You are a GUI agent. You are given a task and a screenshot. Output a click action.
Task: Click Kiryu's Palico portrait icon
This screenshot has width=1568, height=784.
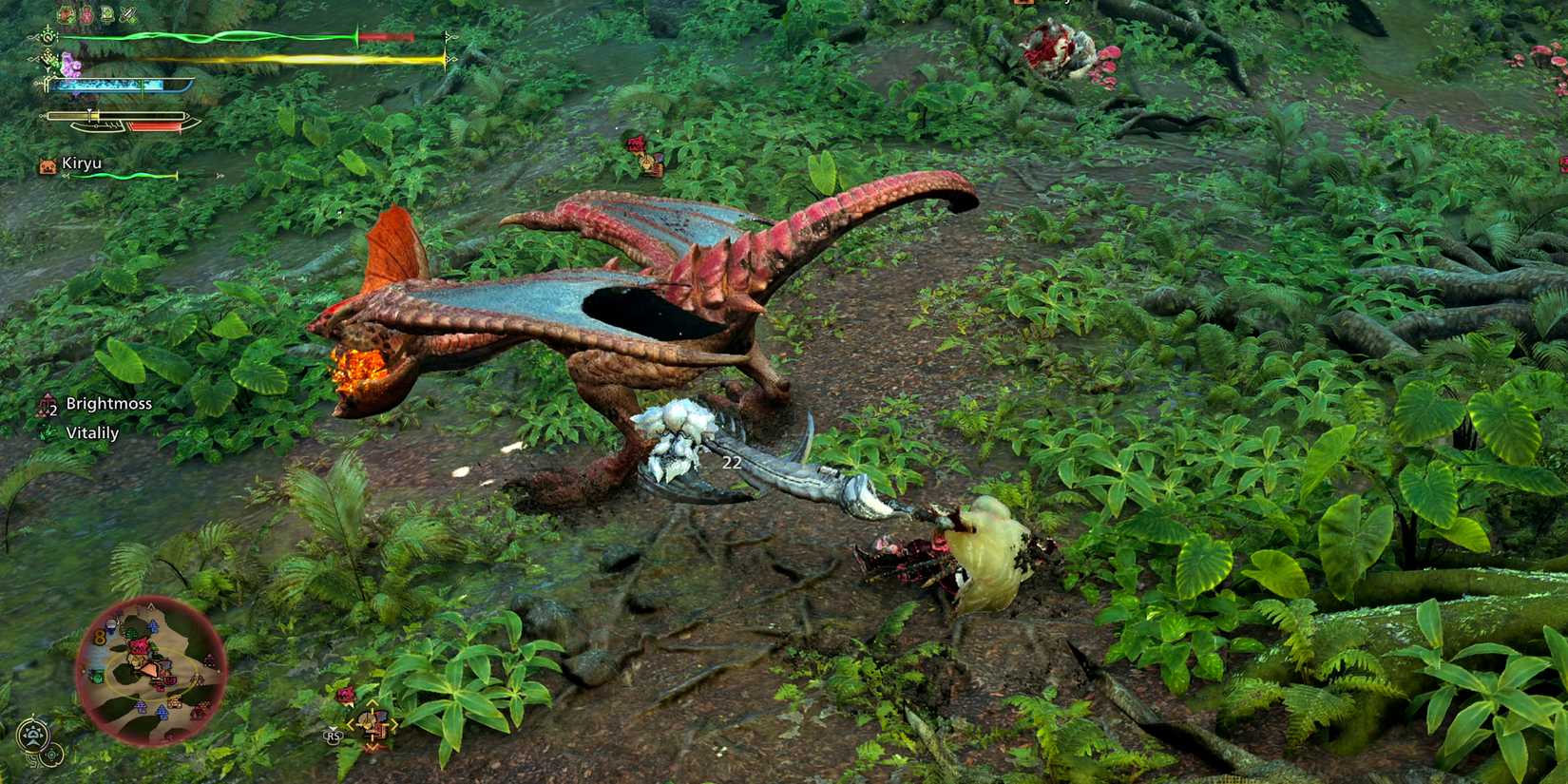point(46,163)
